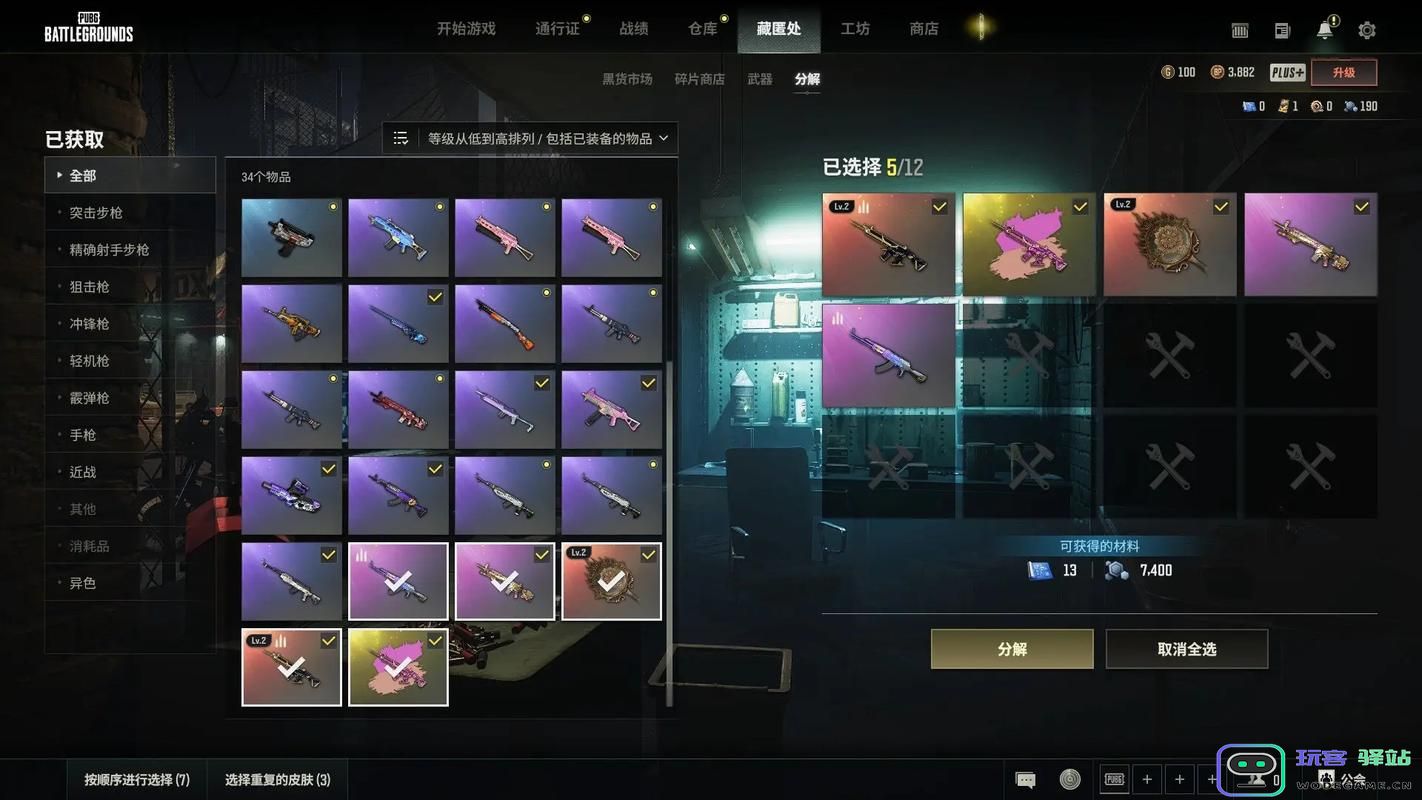1422x800 pixels.
Task: Click the 分解 dismantle button
Action: click(x=1012, y=648)
